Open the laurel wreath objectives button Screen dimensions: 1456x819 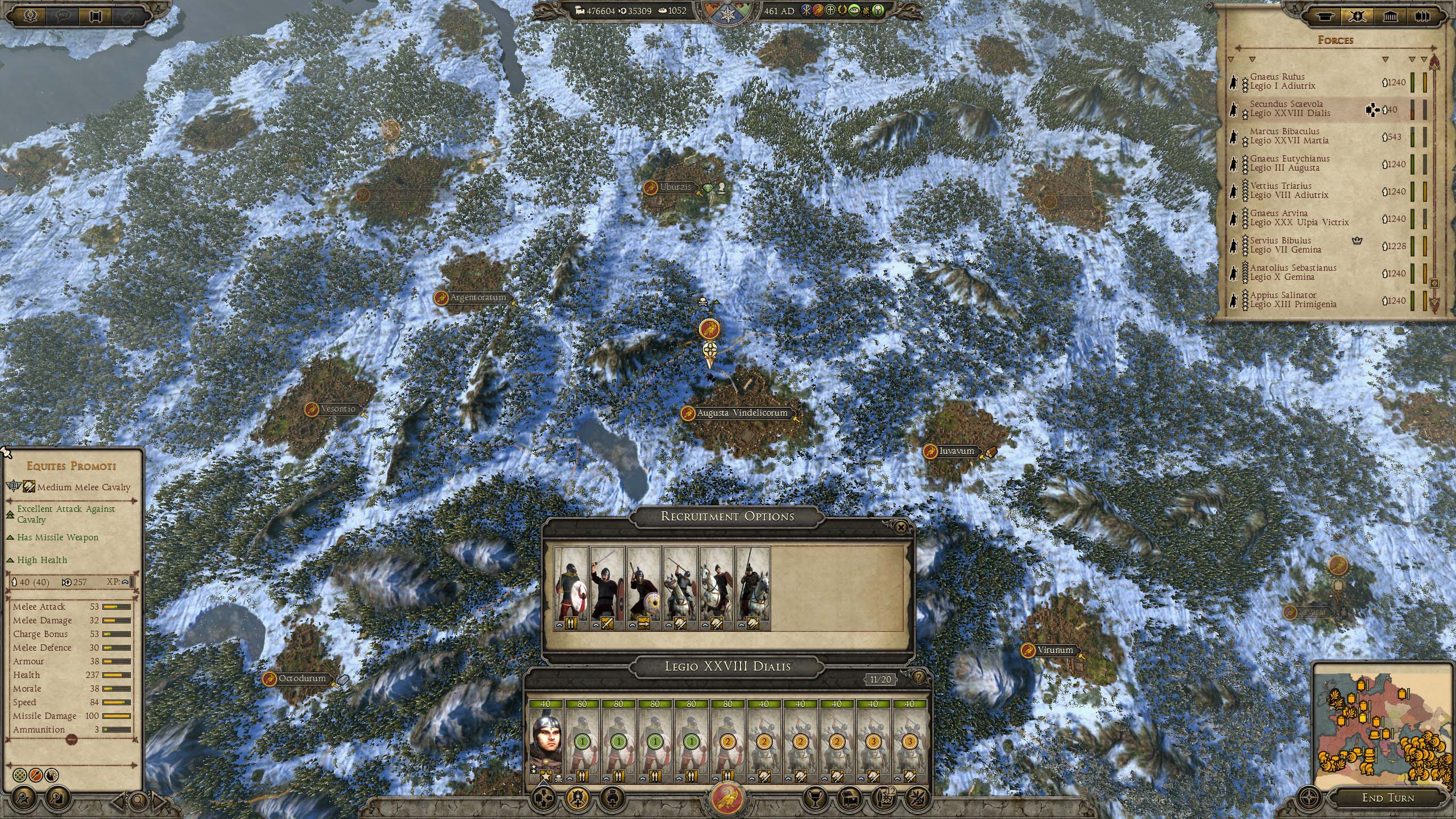pos(31,15)
